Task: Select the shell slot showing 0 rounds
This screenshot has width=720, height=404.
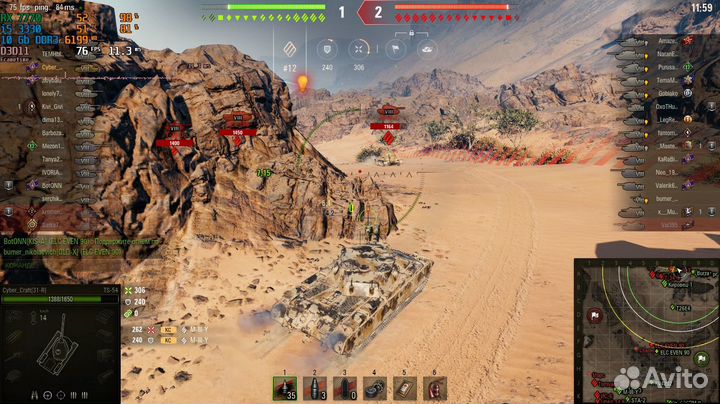Action: (345, 389)
